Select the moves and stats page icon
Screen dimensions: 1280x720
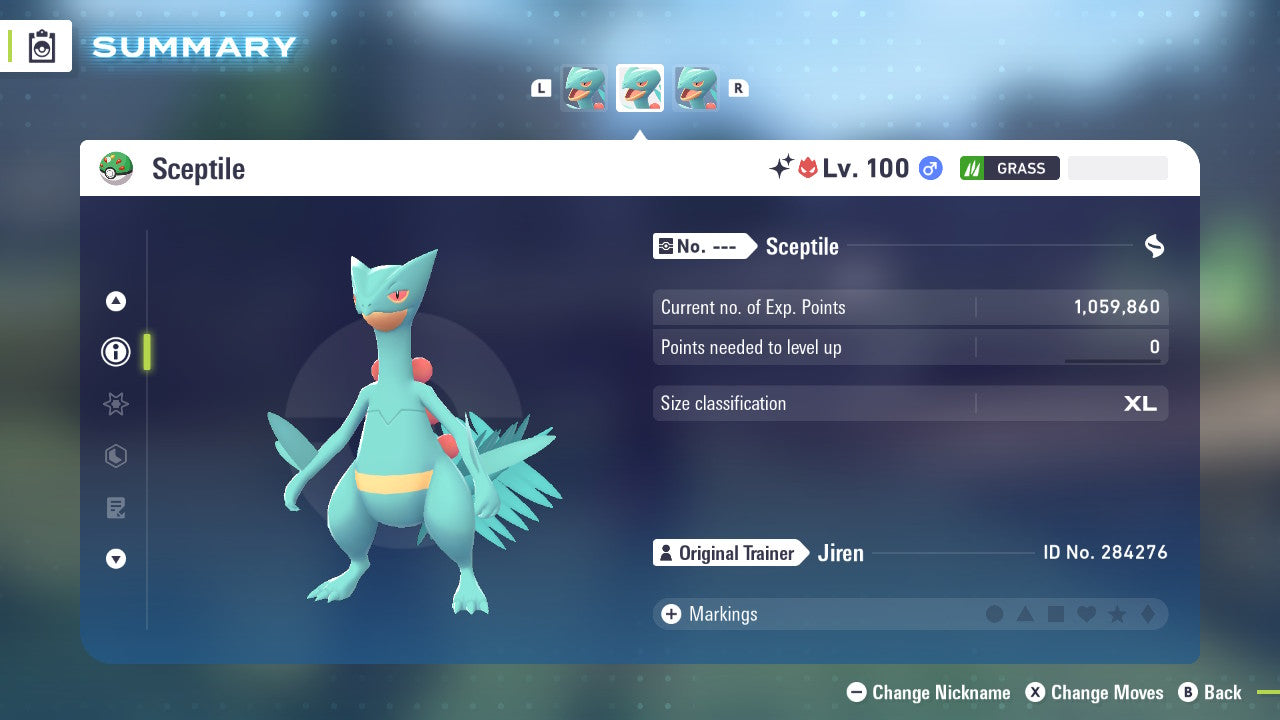tap(116, 457)
